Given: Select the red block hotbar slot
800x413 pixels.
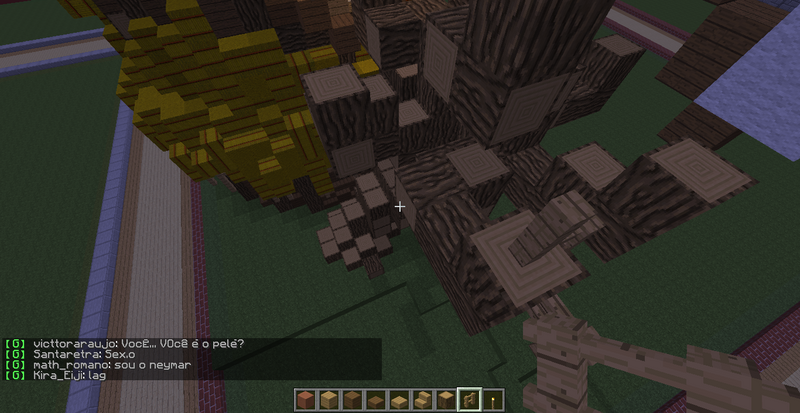Looking at the screenshot, I should [x=305, y=401].
